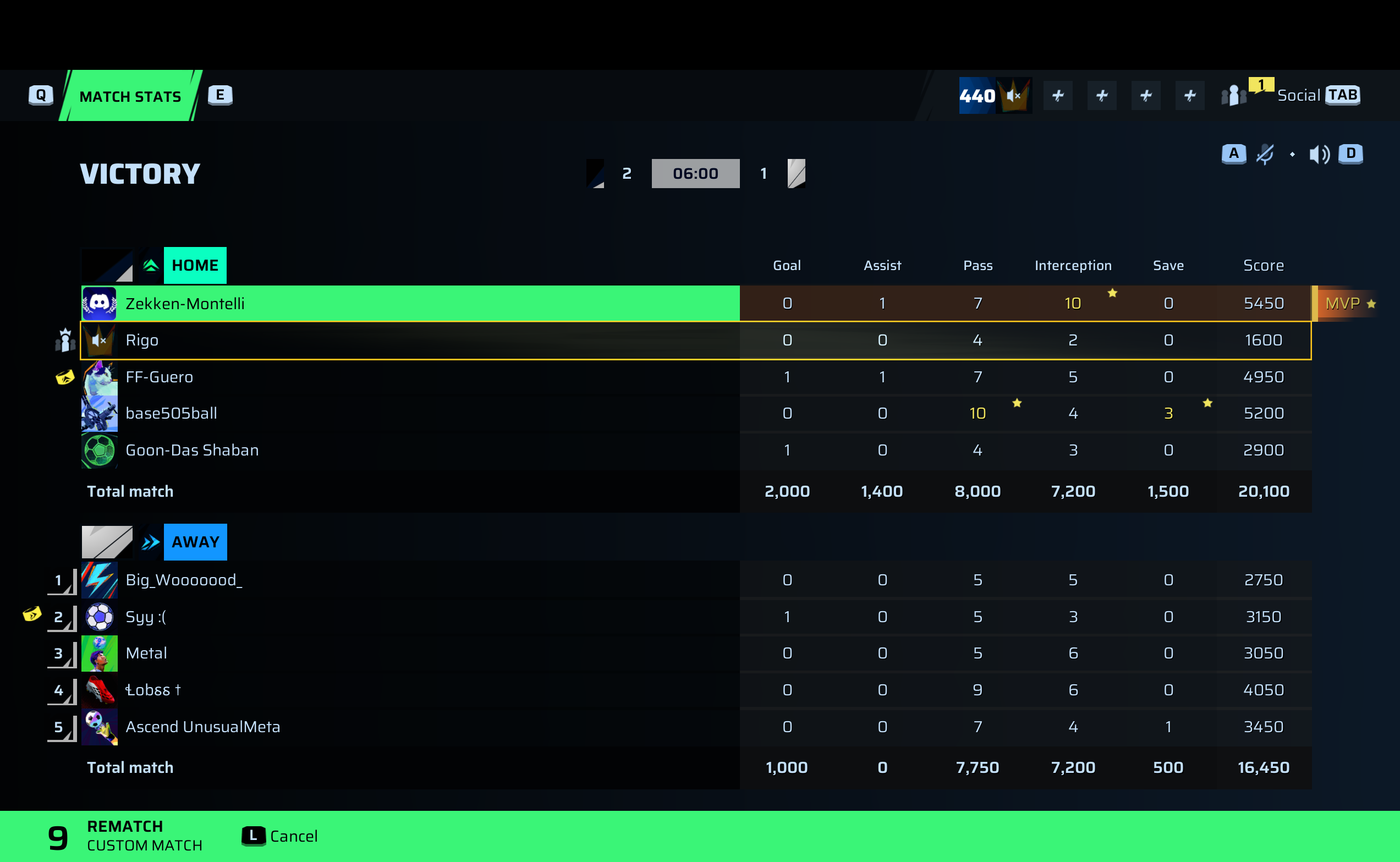This screenshot has width=1400, height=862.
Task: Select Goon-Das Shaban's player row
Action: (x=410, y=450)
